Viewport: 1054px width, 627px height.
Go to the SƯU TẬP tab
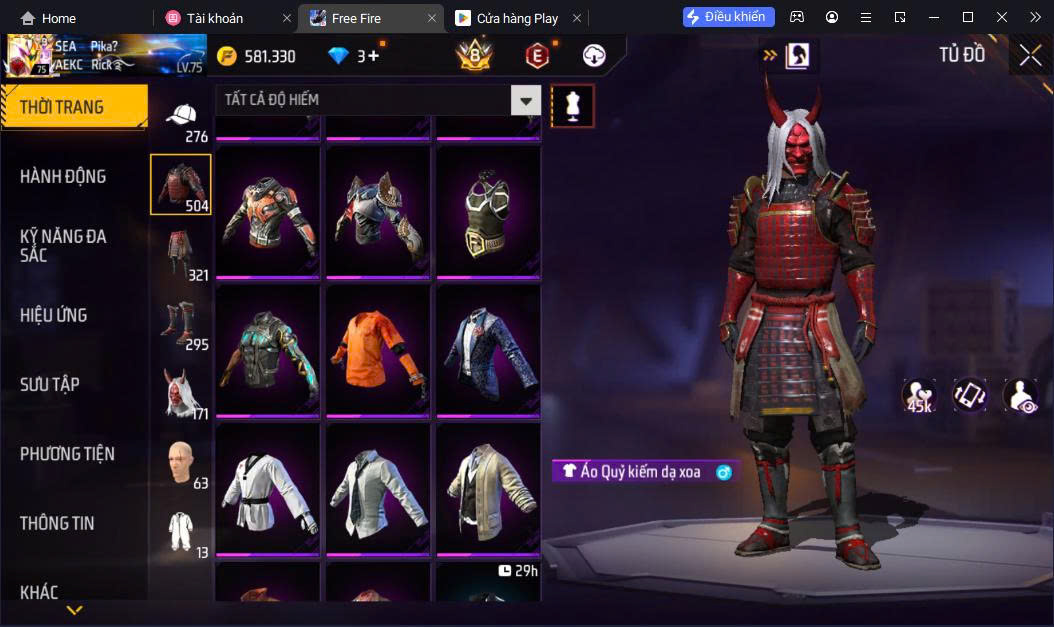[x=50, y=384]
